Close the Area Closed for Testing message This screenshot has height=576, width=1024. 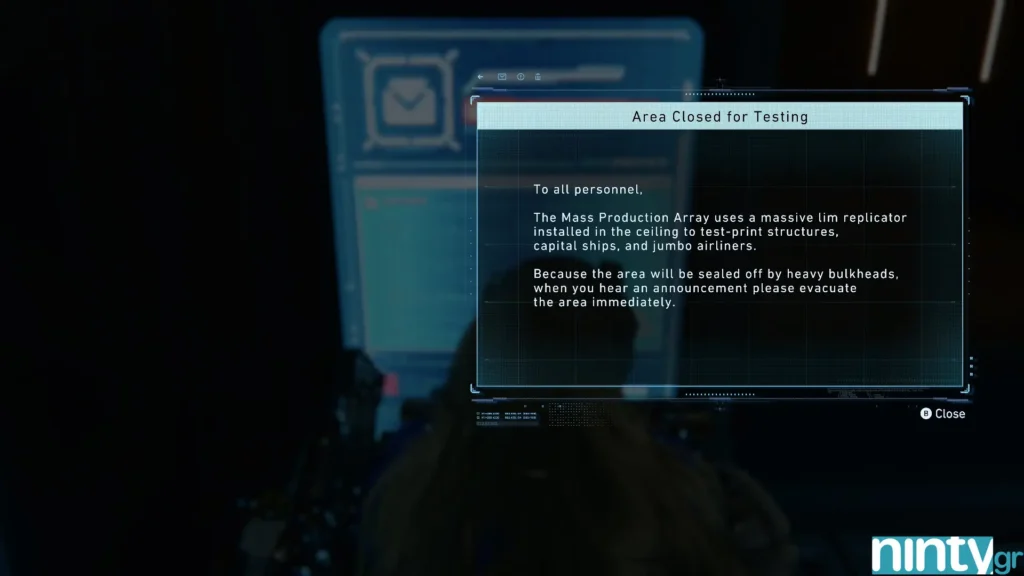click(x=942, y=413)
